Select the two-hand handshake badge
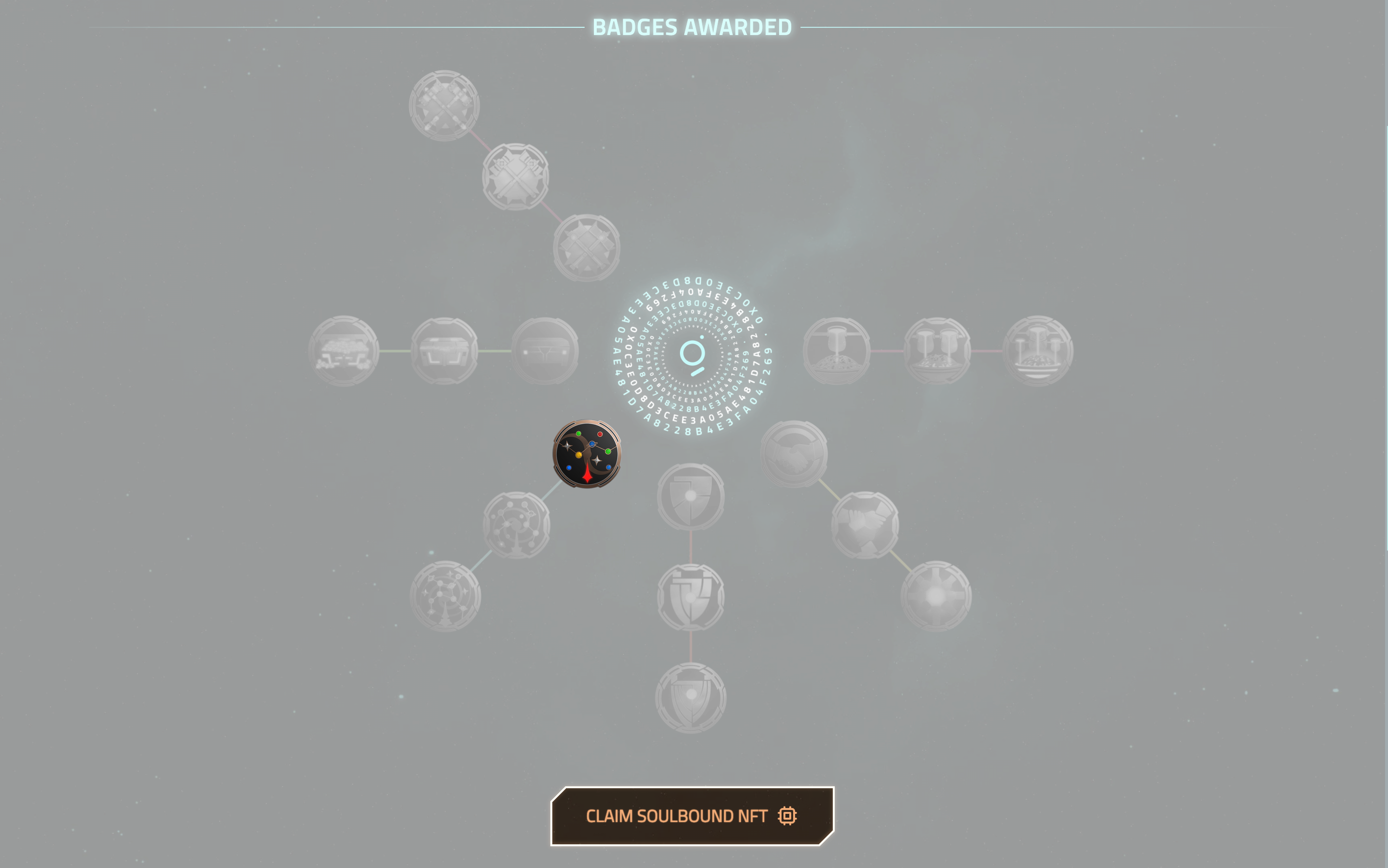 pyautogui.click(x=794, y=454)
